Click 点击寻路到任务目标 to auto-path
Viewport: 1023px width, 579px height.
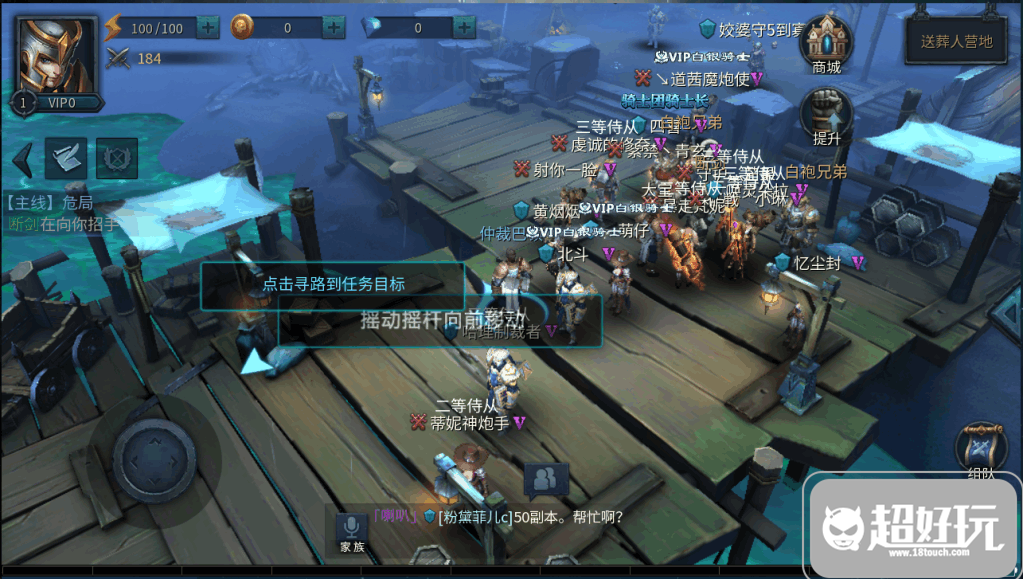(333, 284)
